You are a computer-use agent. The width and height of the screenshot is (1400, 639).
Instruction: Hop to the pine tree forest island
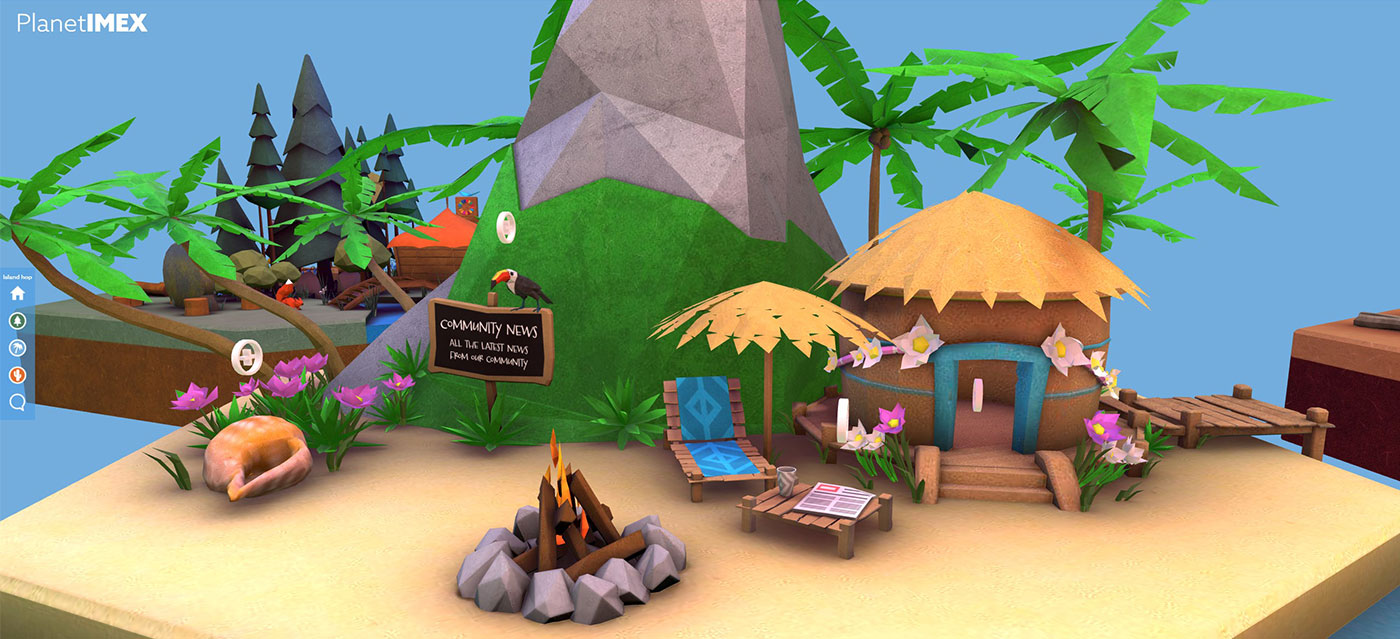click(17, 321)
